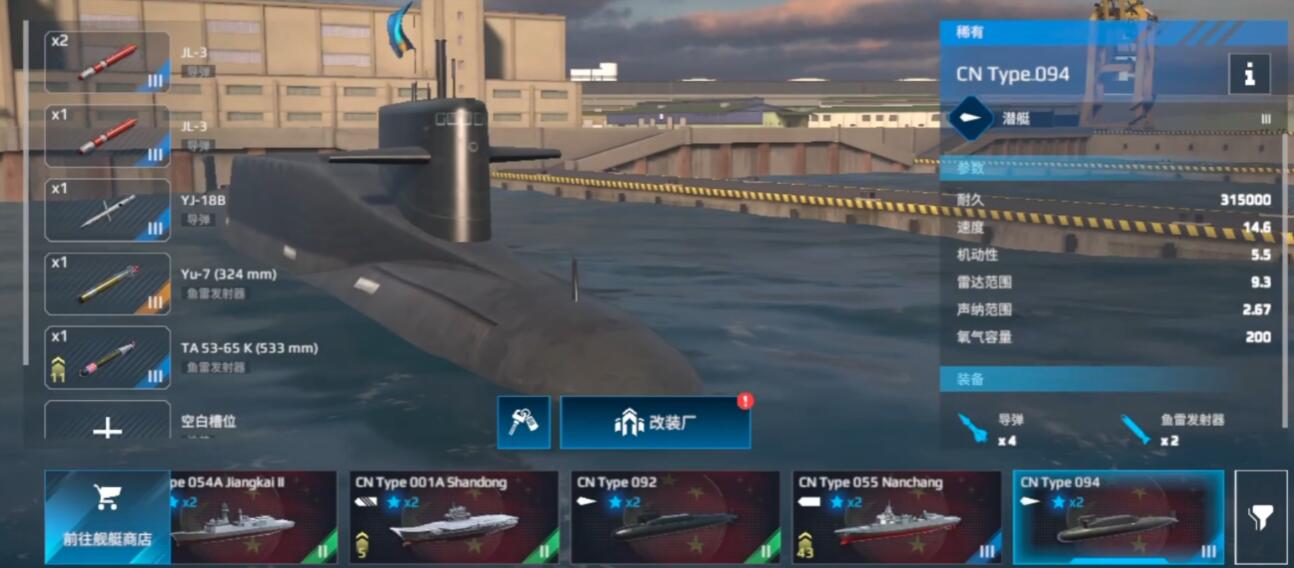The image size is (1294, 568).
Task: Show CN Type.094 info with the i button
Action: [1249, 74]
